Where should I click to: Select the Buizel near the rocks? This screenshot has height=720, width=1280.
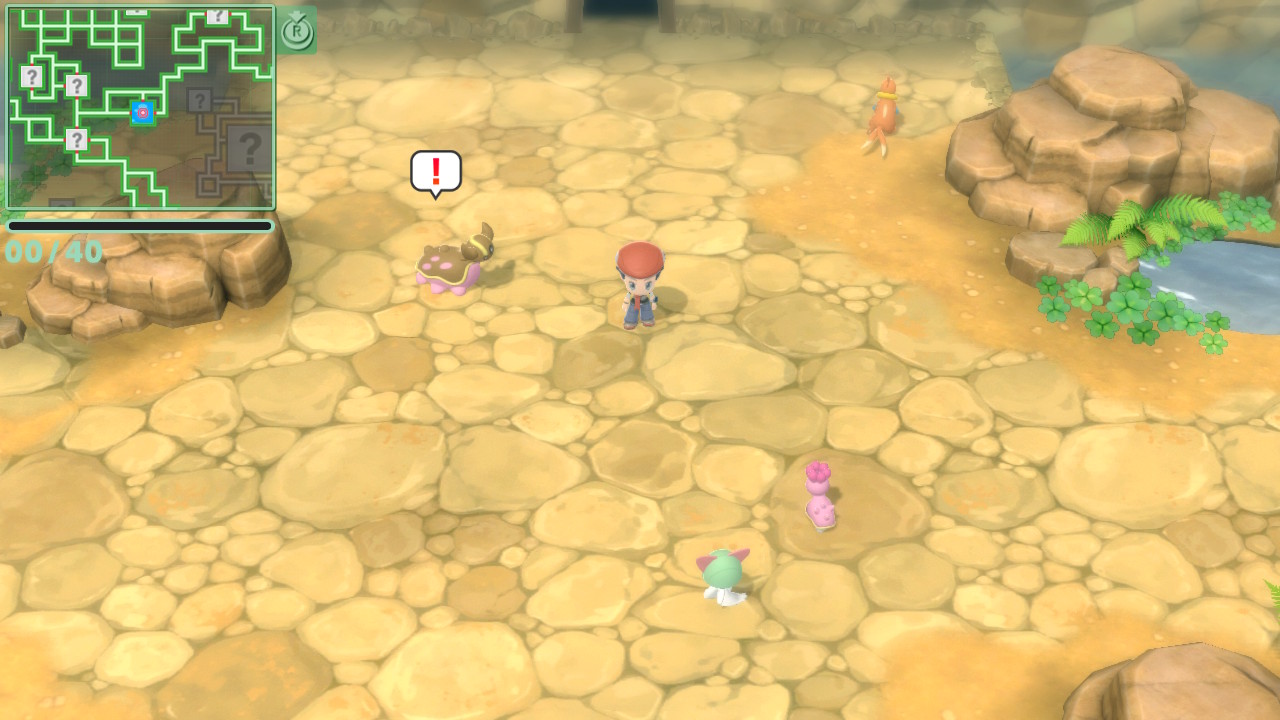[886, 110]
